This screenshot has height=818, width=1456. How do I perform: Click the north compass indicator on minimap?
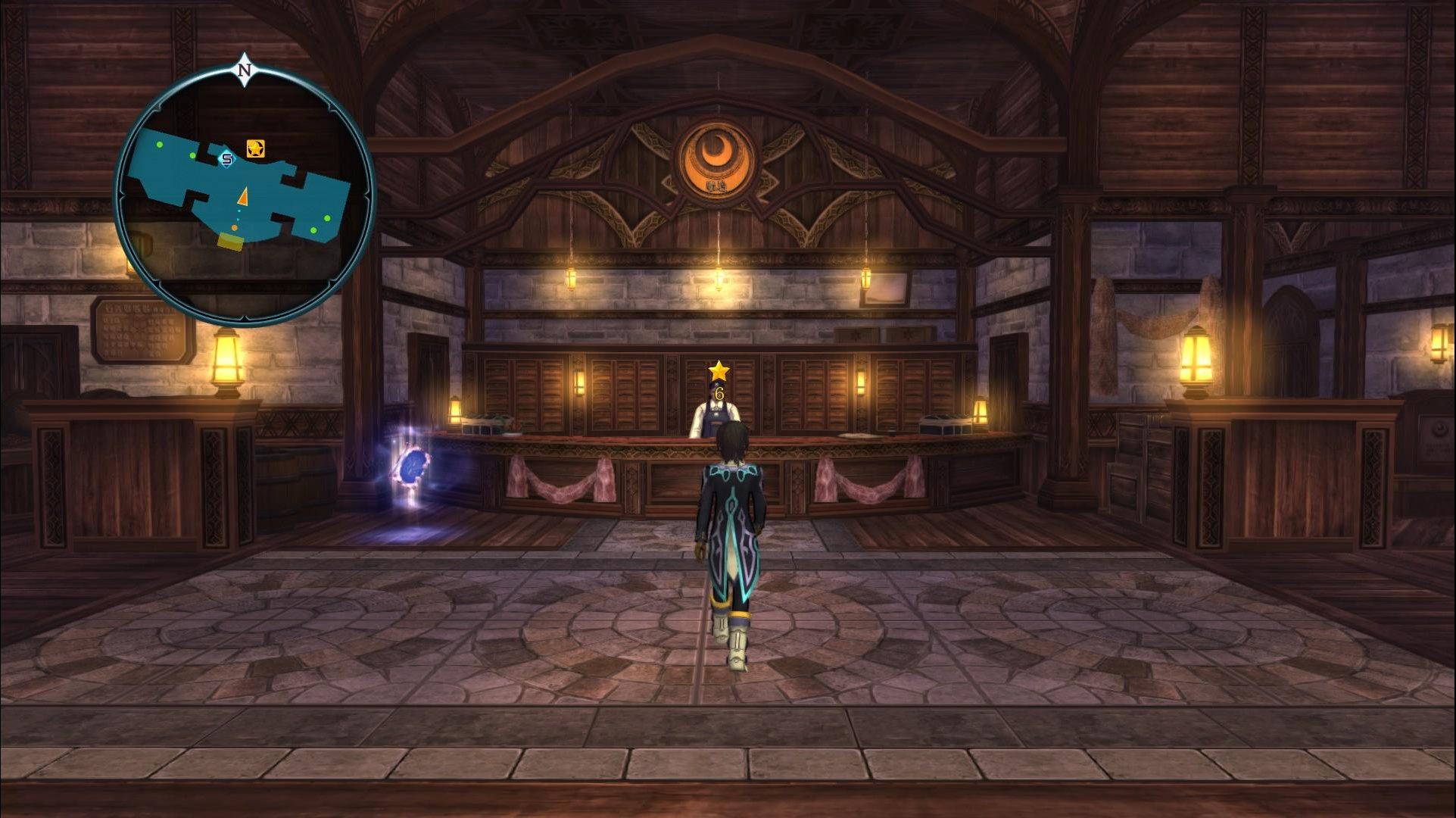tap(244, 70)
